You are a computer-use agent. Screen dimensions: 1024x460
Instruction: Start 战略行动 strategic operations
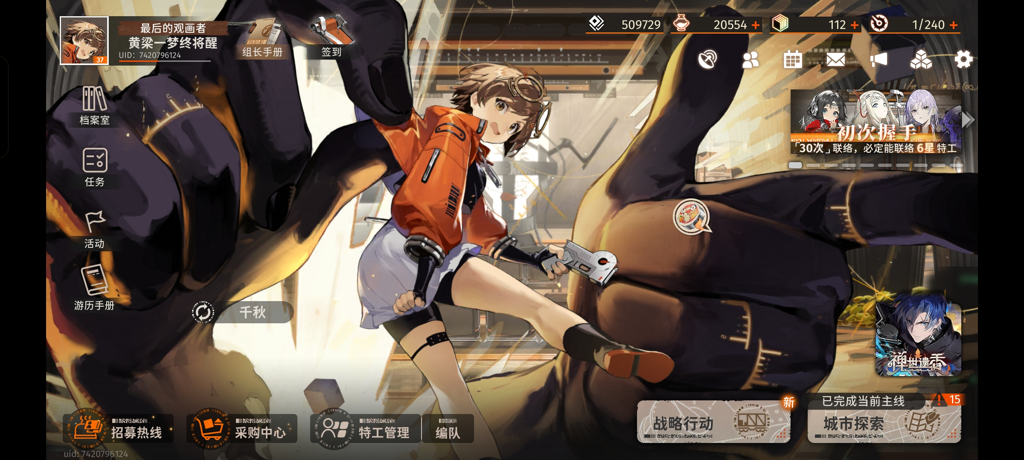(712, 423)
